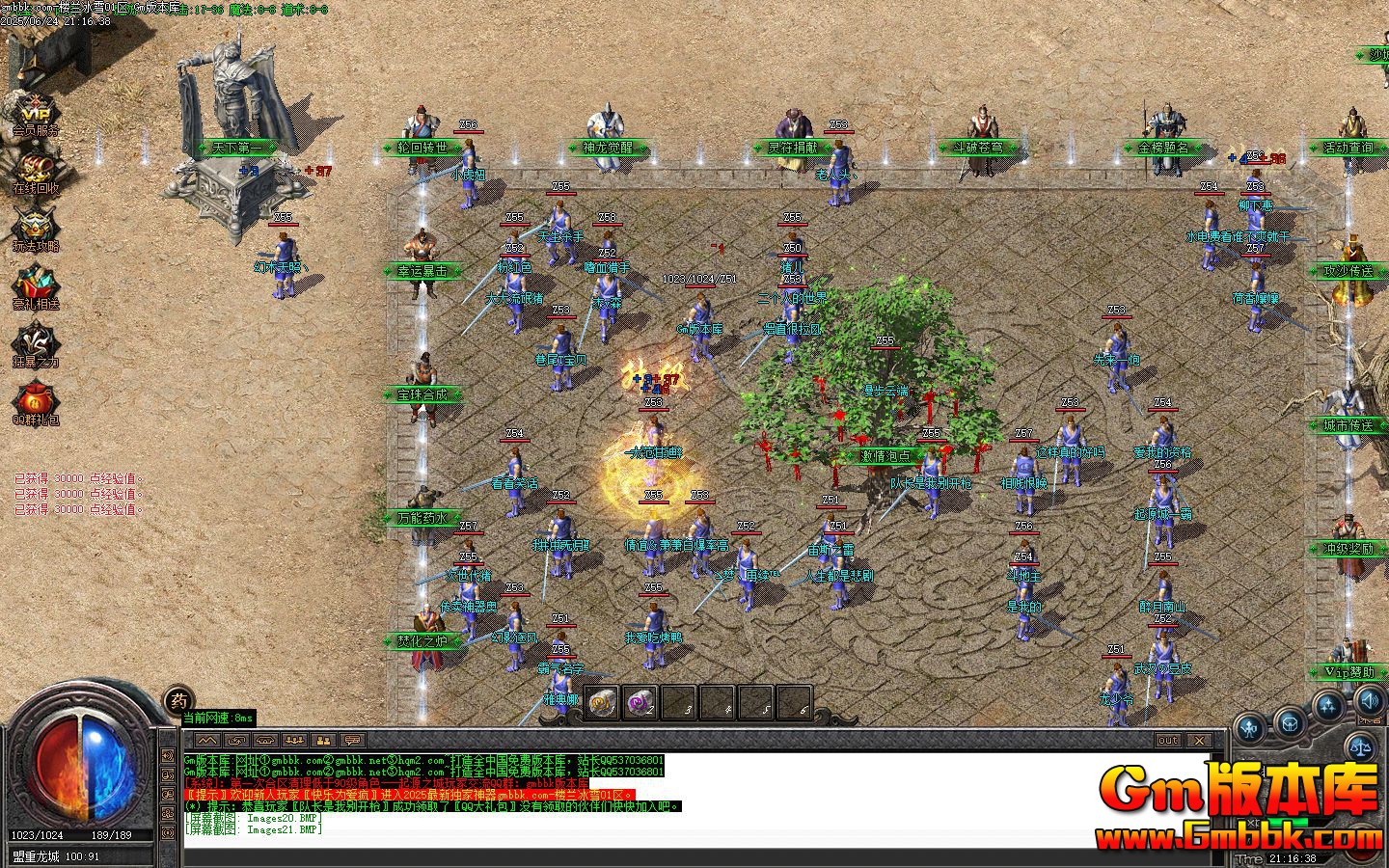1389x868 pixels.
Task: Expand chat history with the double-arrow button
Action: (206, 741)
